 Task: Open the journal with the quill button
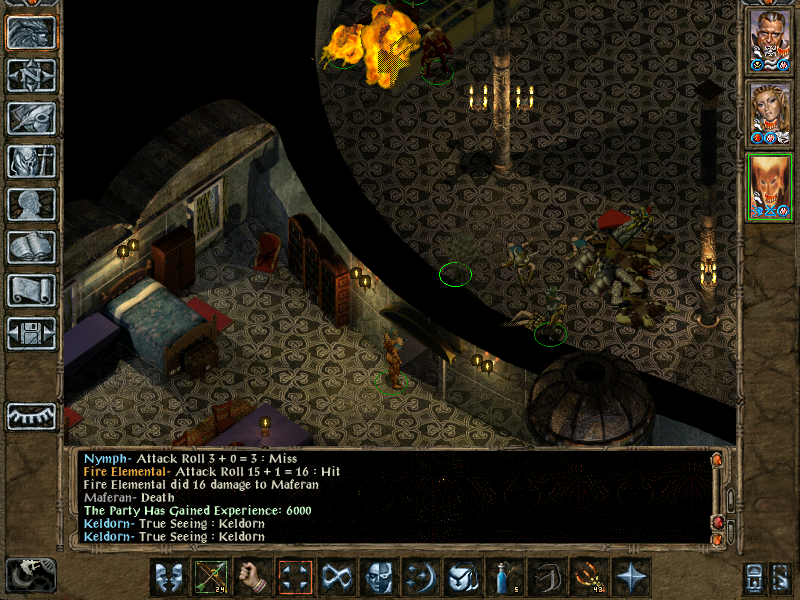32,119
